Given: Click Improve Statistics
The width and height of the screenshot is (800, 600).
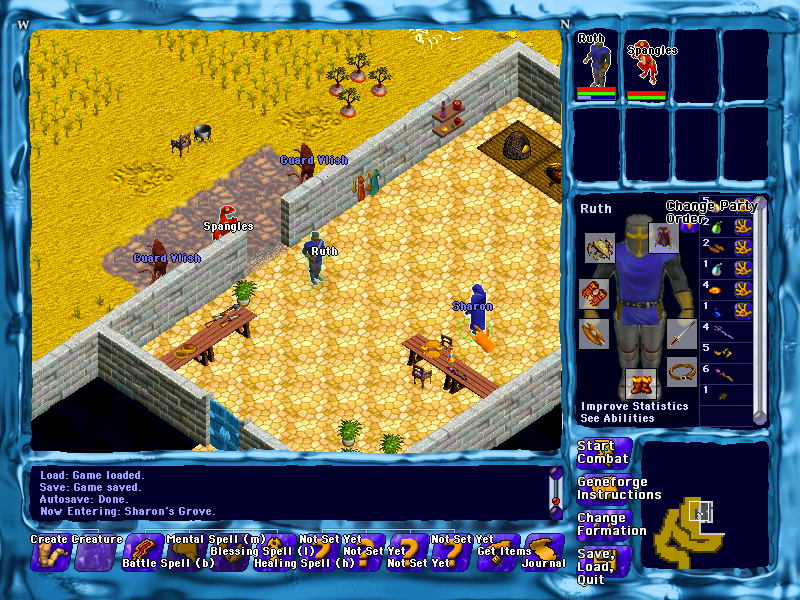Looking at the screenshot, I should point(634,406).
